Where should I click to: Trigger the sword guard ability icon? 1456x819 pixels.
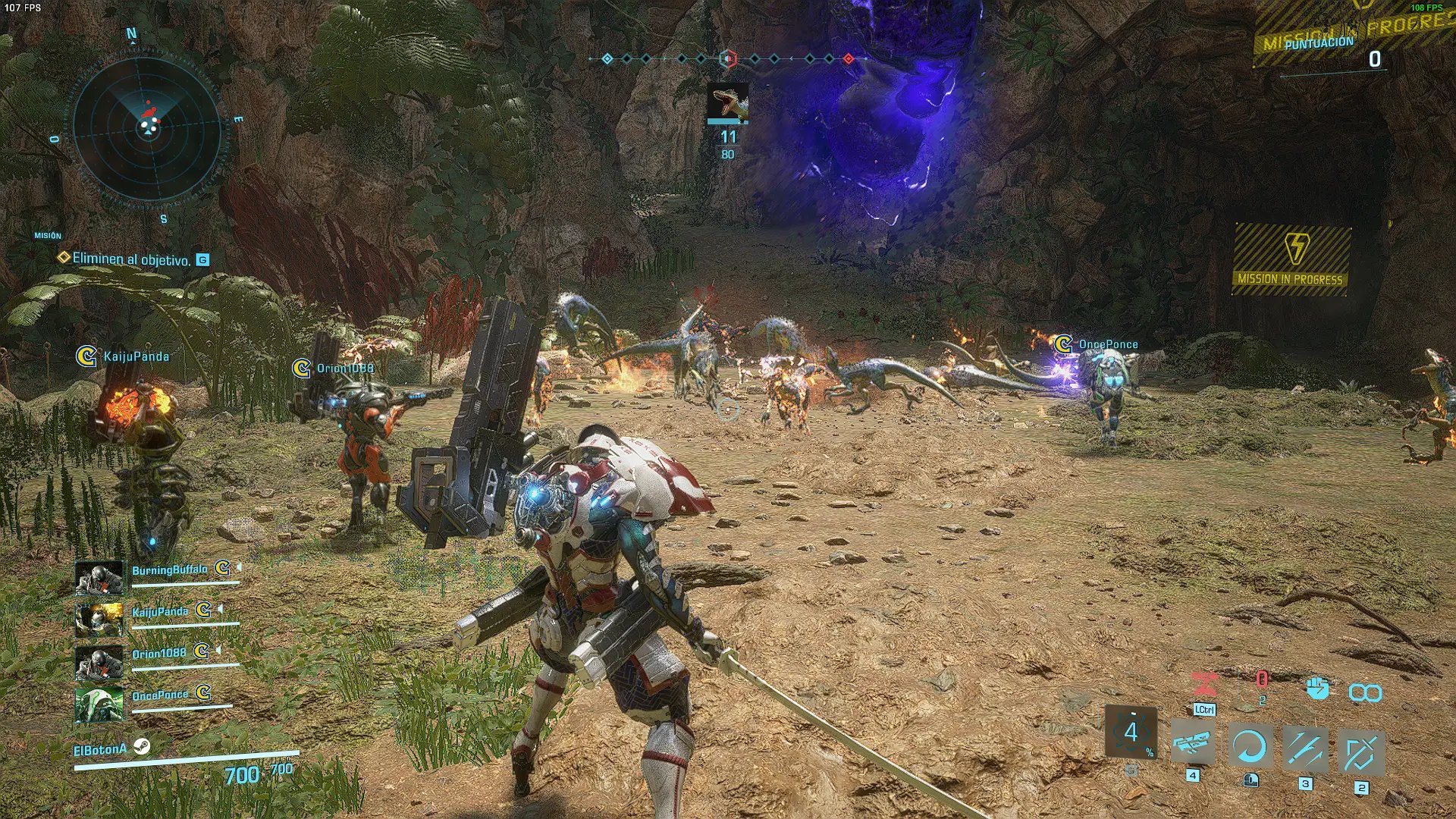pos(1361,753)
